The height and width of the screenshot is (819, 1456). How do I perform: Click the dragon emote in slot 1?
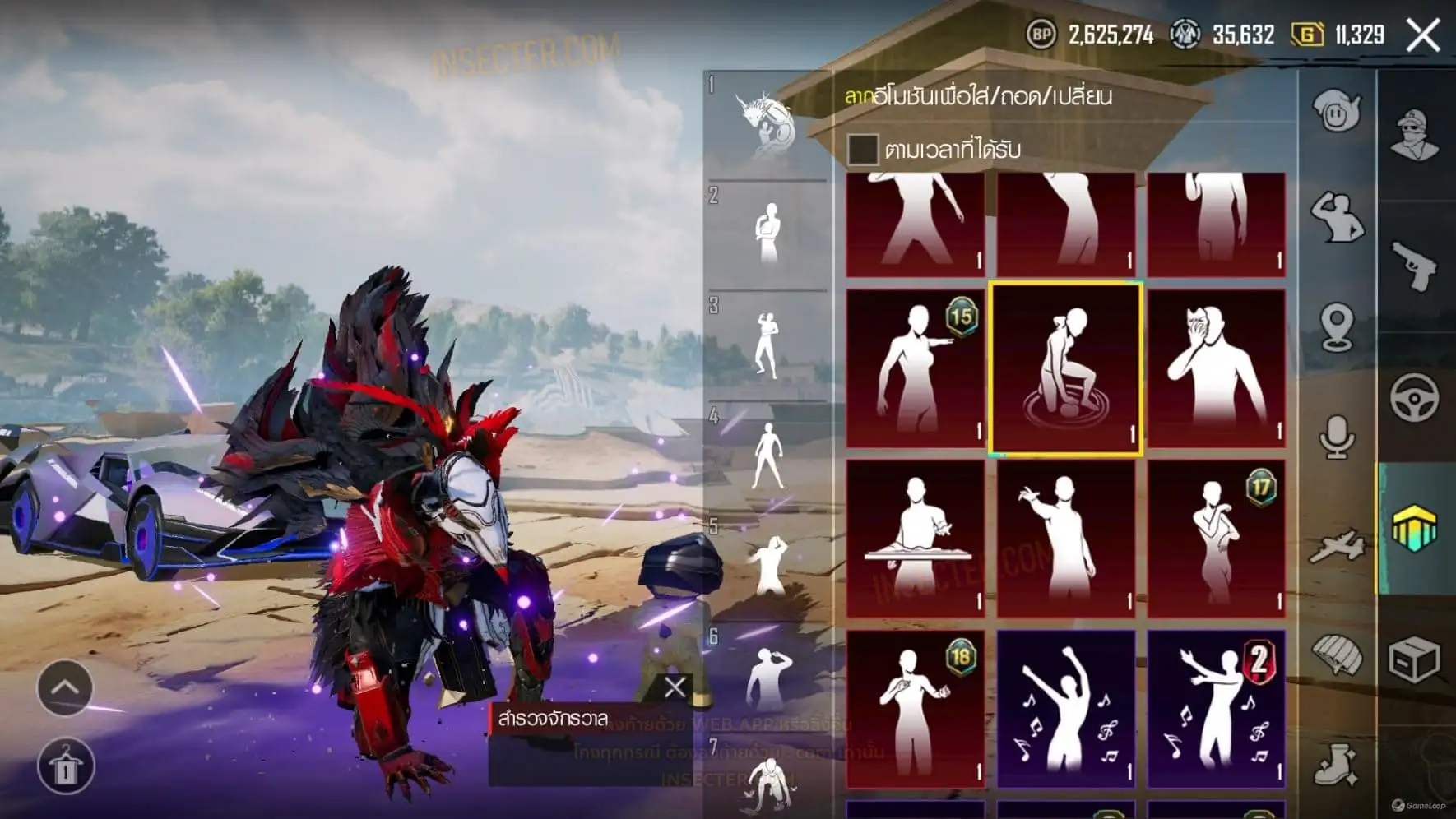[x=767, y=125]
